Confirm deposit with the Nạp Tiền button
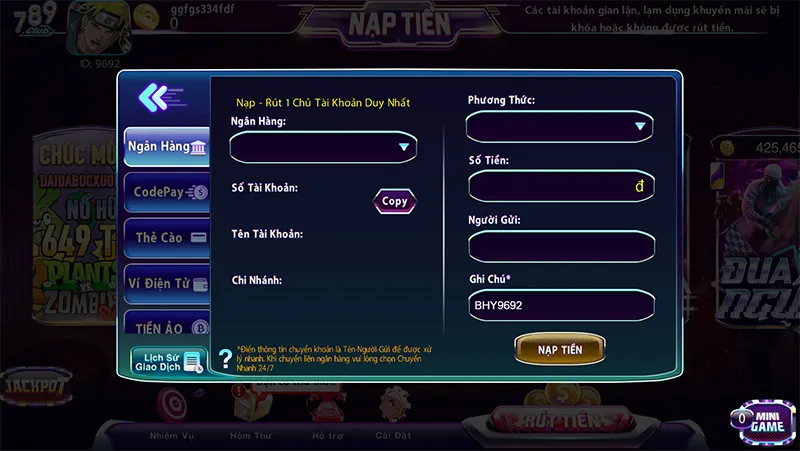Viewport: 800px width, 451px height. (560, 349)
